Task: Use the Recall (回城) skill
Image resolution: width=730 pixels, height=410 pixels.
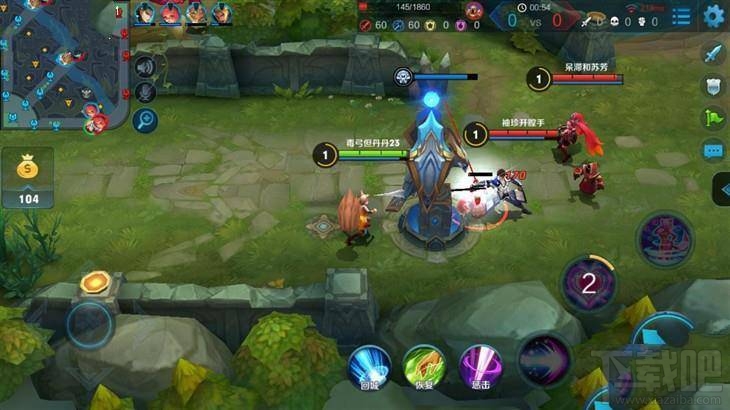Action: (369, 365)
